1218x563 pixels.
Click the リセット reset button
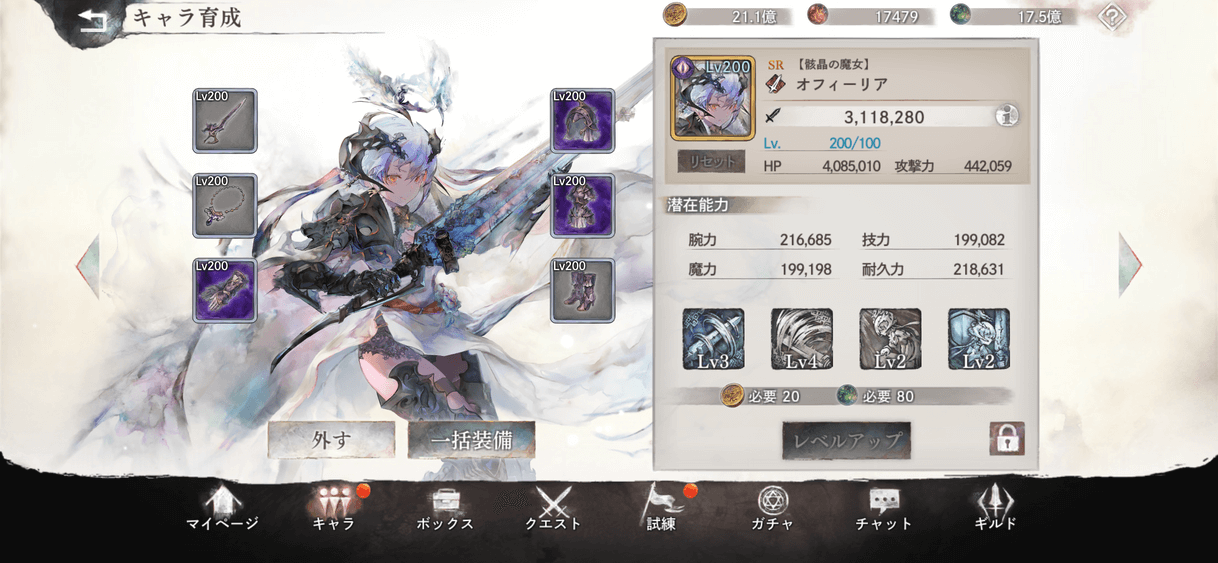712,160
